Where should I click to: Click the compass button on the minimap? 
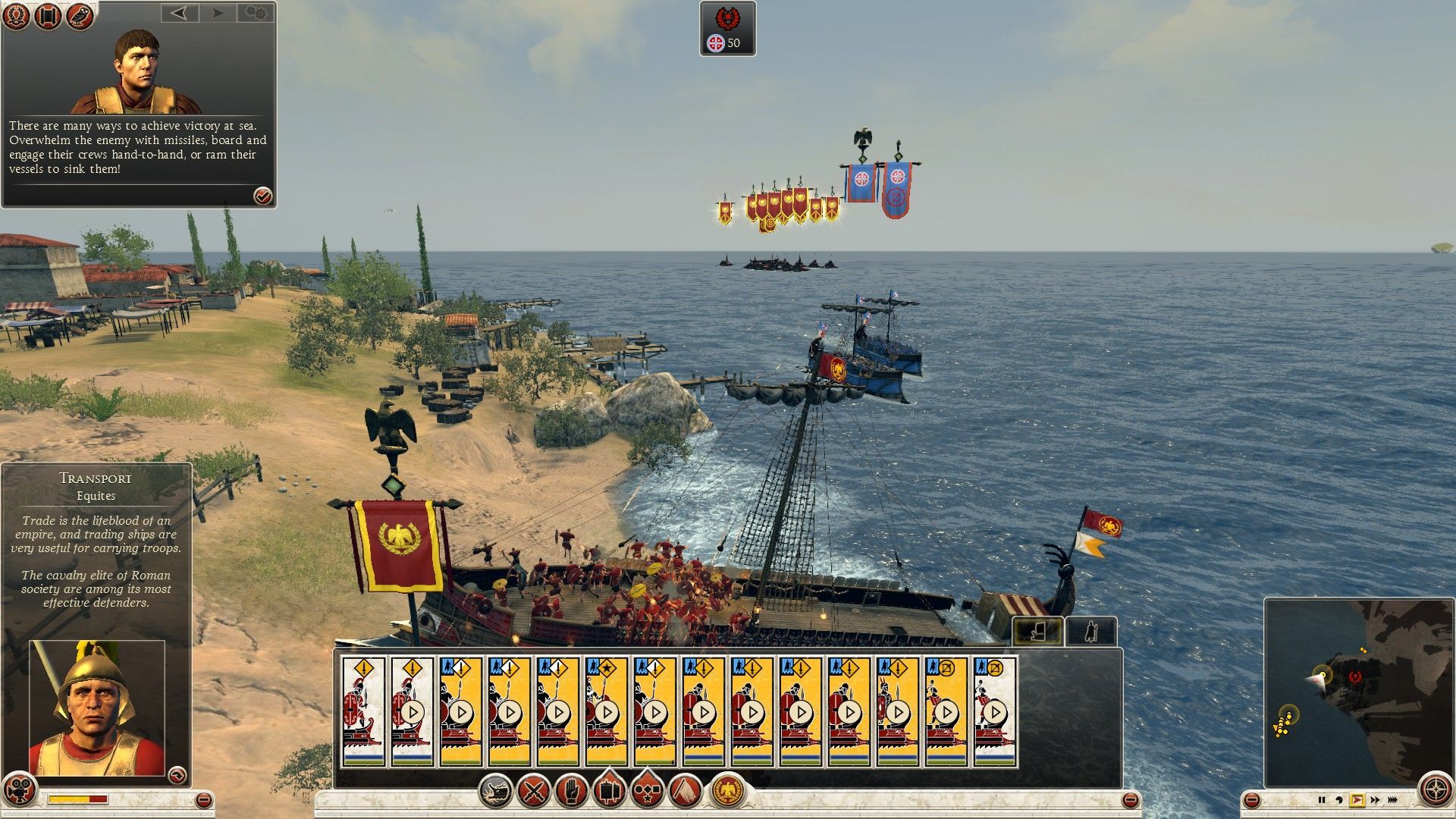[1435, 789]
